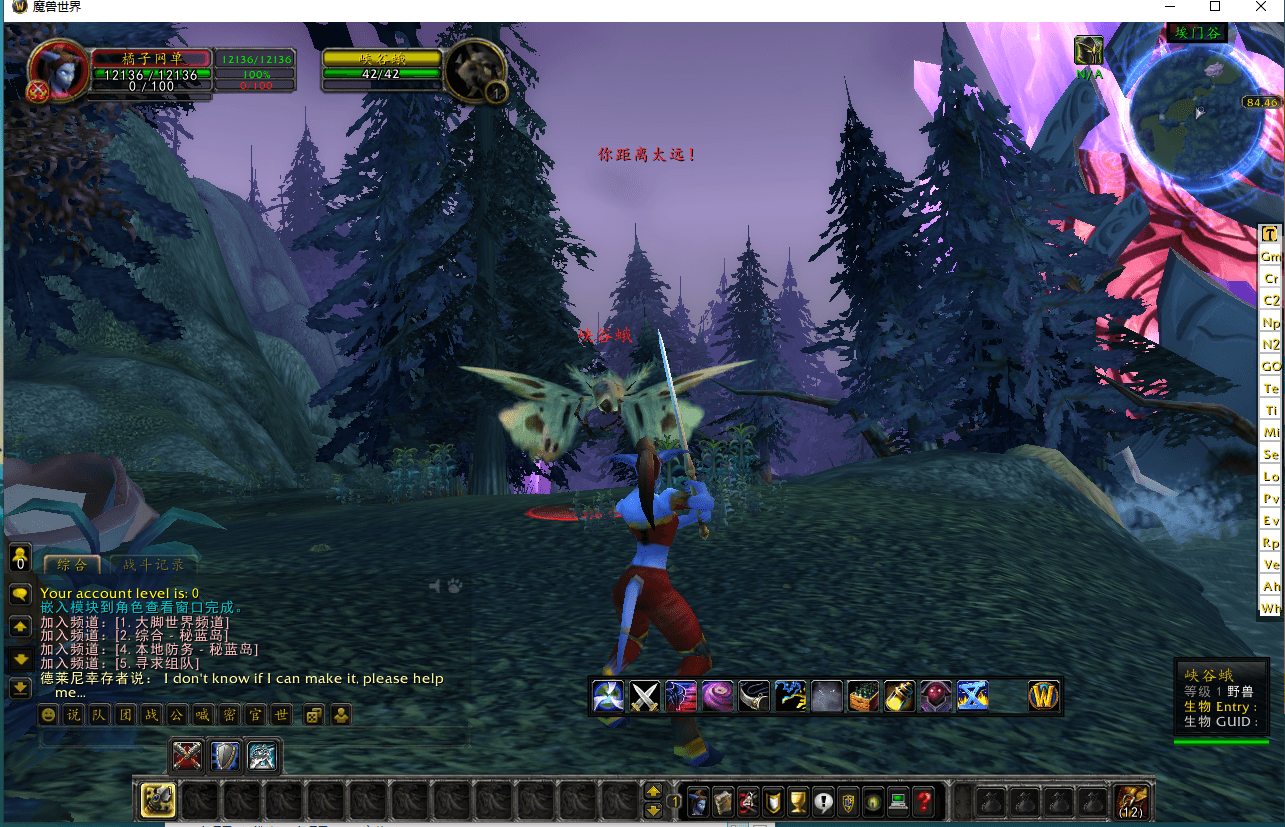Use the purple swirl spell icon

717,695
